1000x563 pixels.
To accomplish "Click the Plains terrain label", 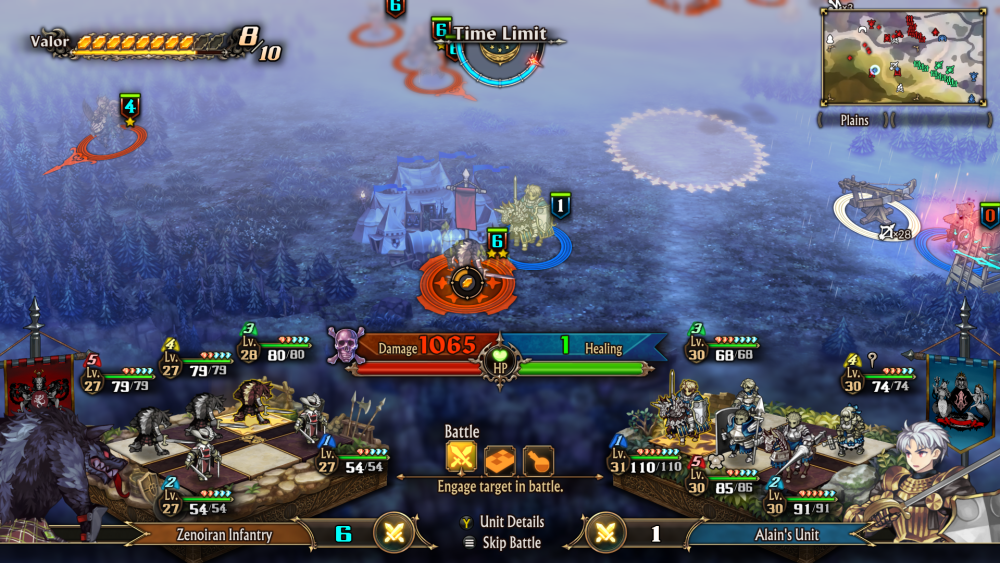I will coord(853,120).
